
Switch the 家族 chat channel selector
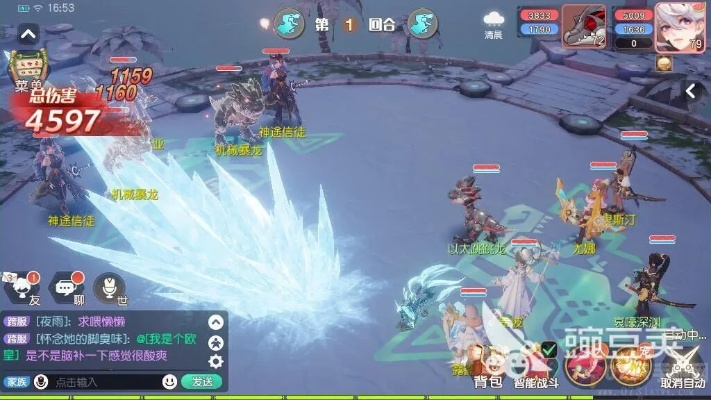point(15,381)
